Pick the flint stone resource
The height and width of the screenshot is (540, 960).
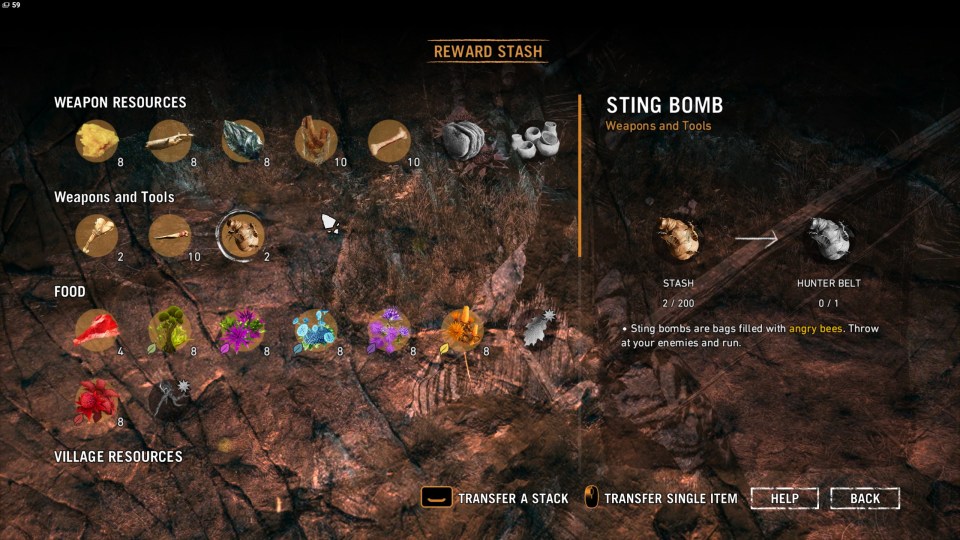pos(242,141)
